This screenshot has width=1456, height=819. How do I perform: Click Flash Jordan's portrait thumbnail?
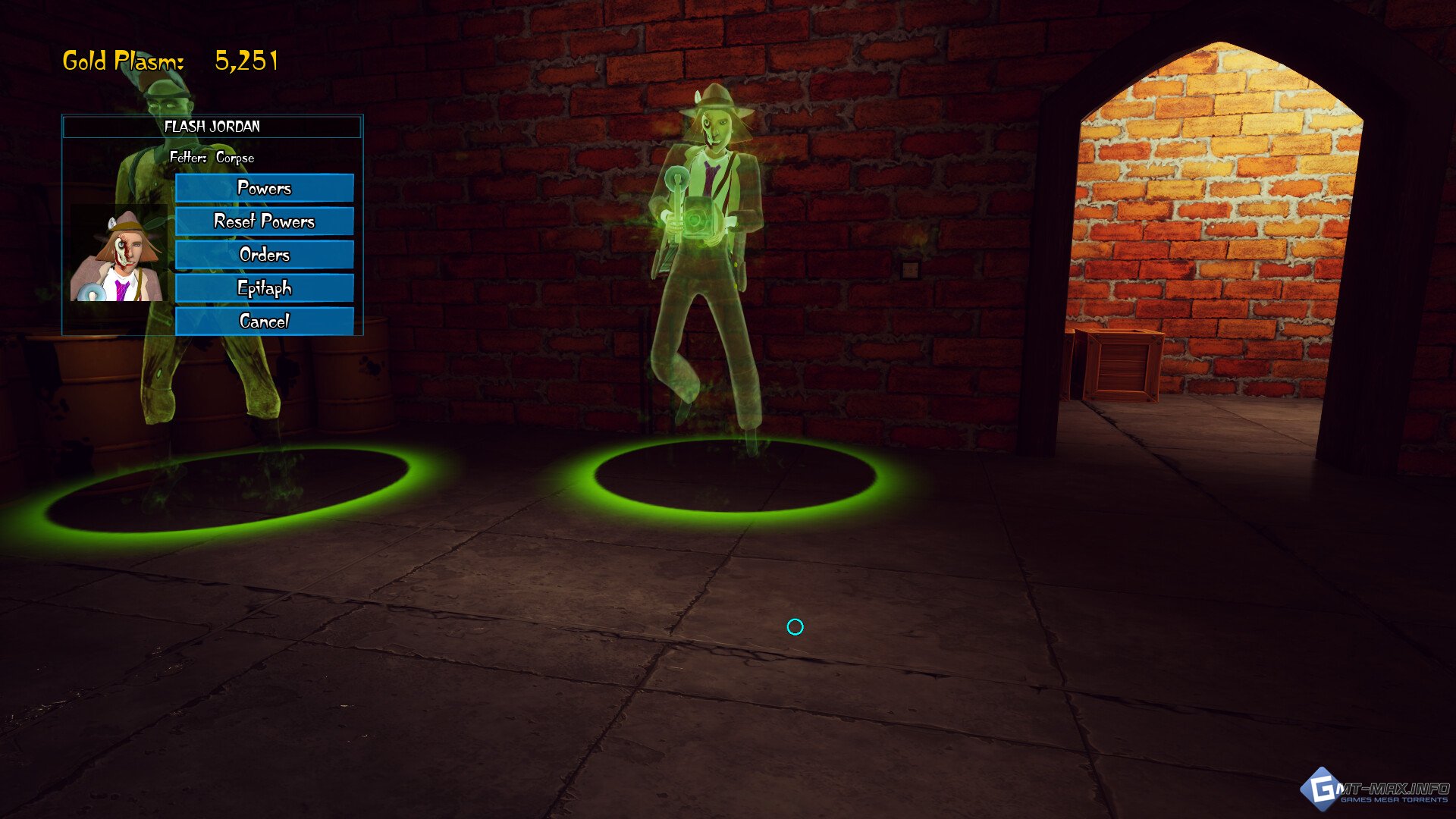click(x=118, y=254)
